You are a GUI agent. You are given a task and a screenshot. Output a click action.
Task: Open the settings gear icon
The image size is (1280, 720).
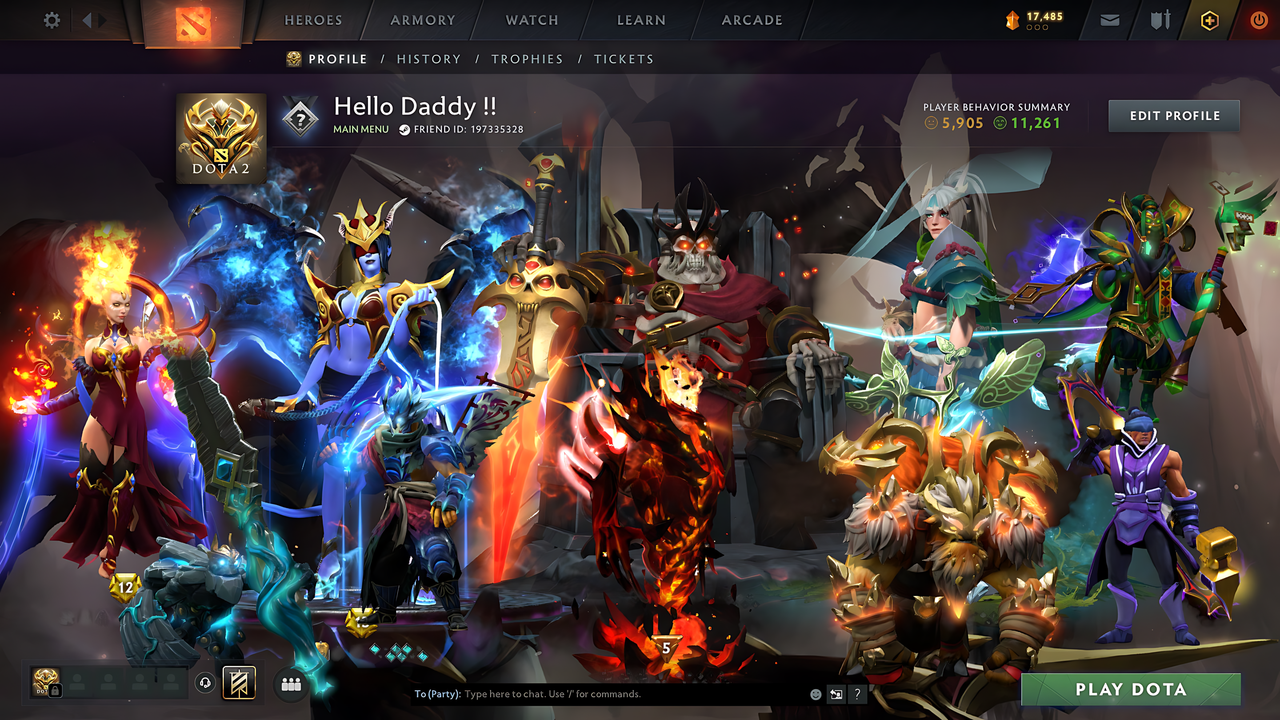51,19
